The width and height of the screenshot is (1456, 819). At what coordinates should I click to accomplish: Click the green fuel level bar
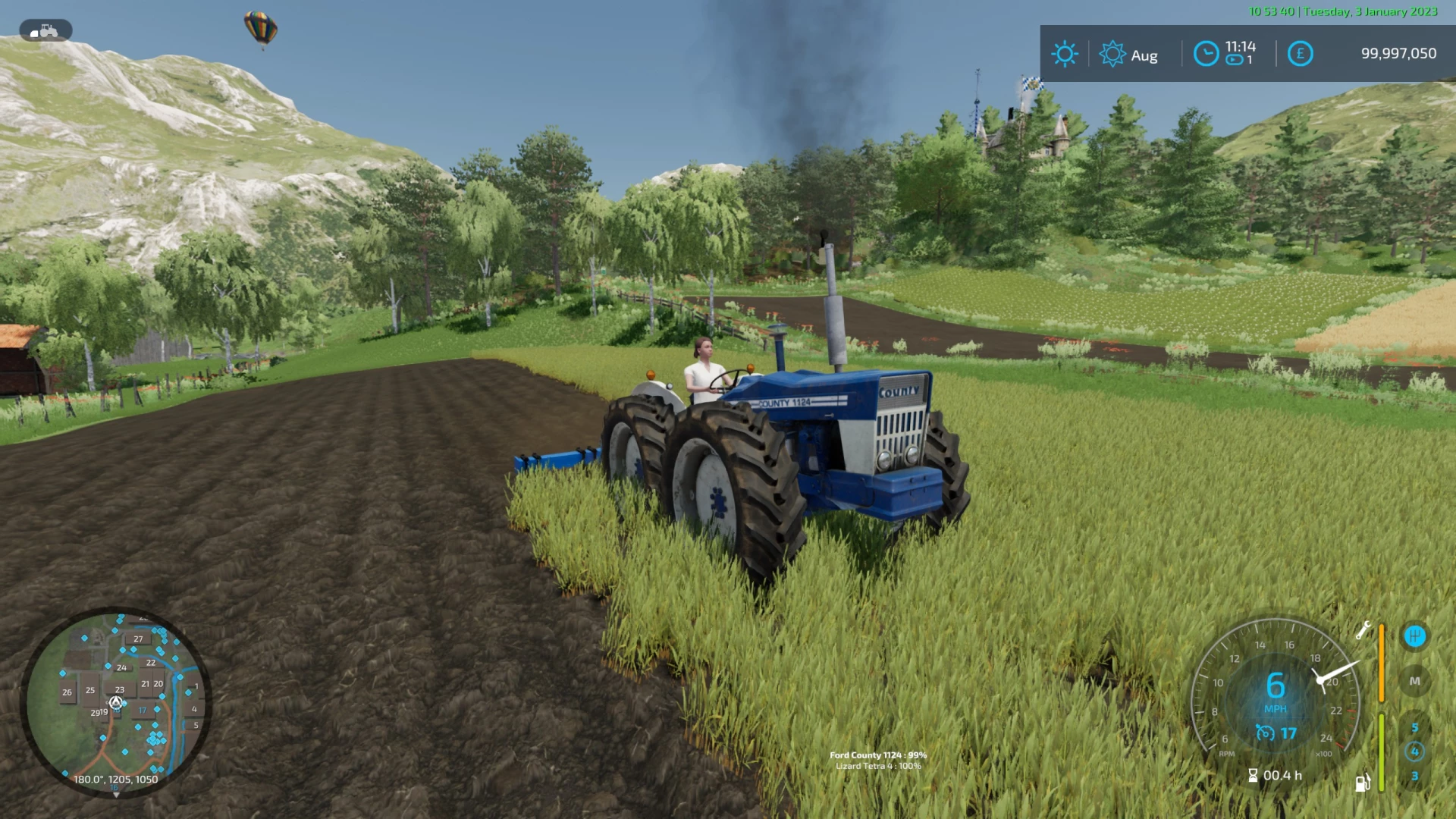1381,753
